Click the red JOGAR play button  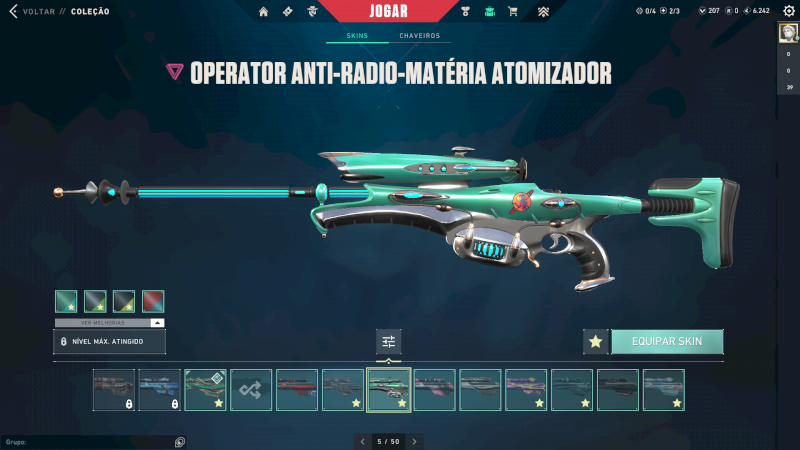(399, 11)
